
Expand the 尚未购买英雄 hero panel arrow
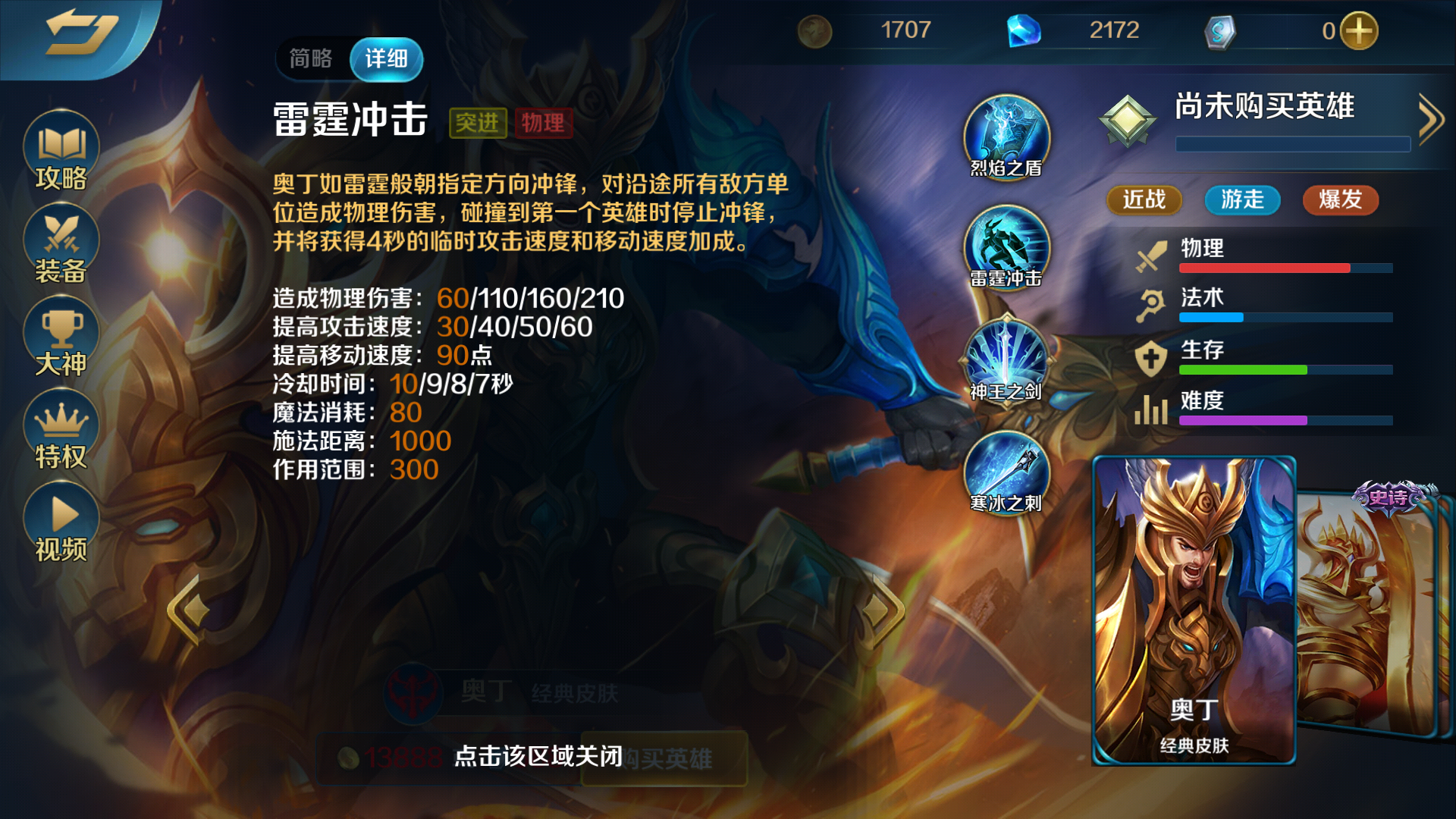1431,119
